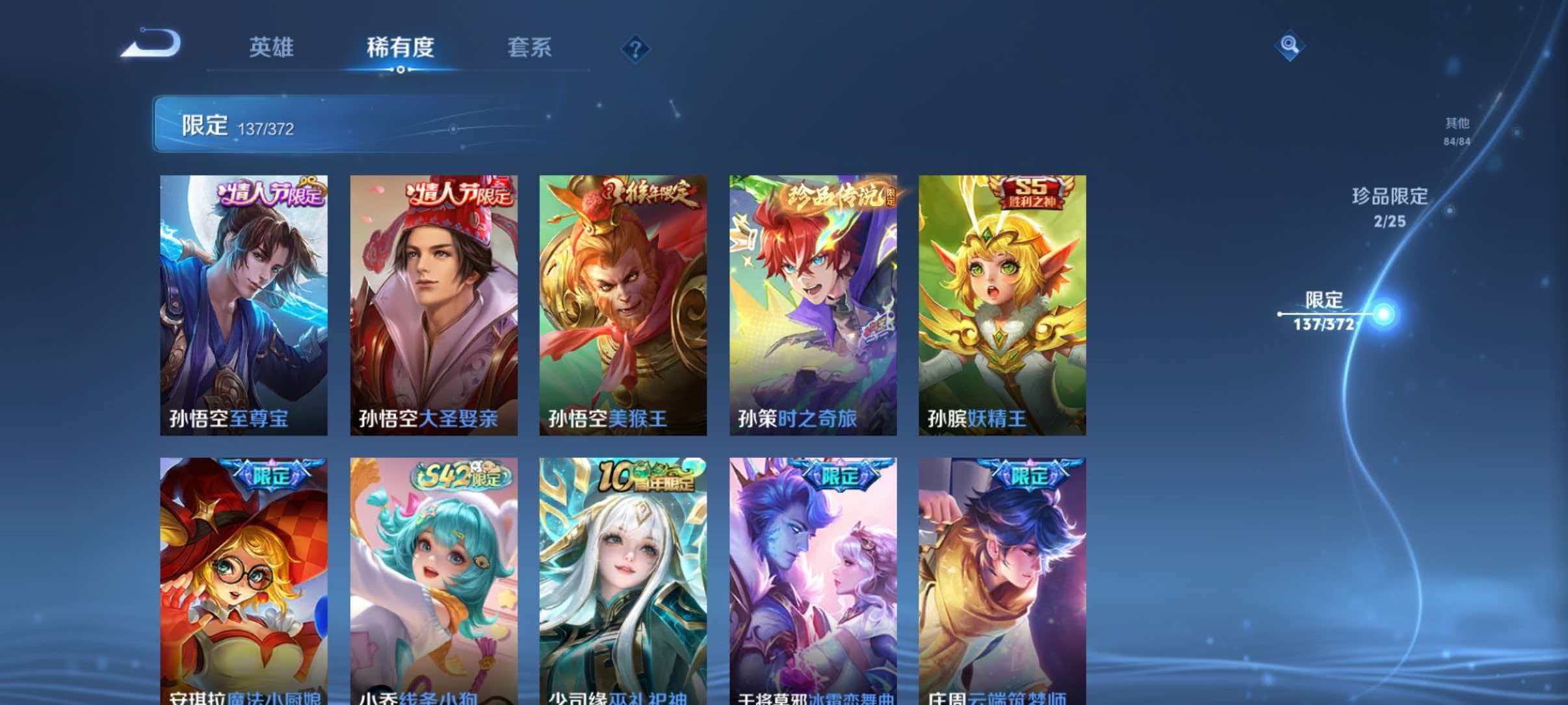Select the 稀有度 tab
The width and height of the screenshot is (1568, 705).
coord(400,47)
